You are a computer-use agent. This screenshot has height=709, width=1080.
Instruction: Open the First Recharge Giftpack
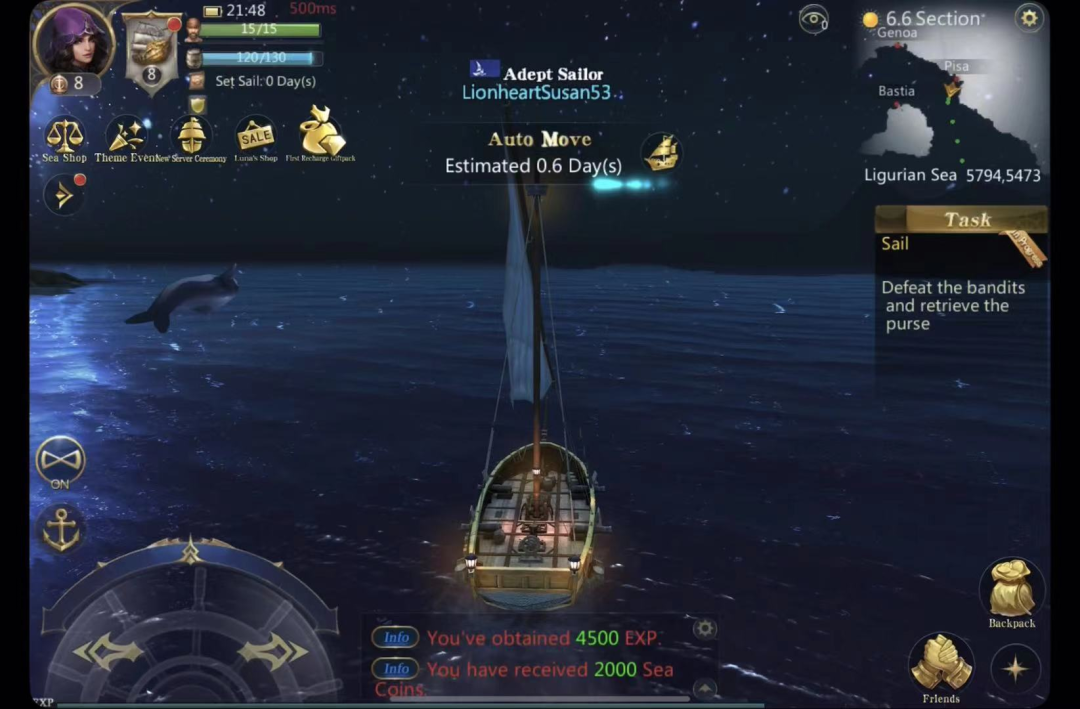tap(320, 134)
